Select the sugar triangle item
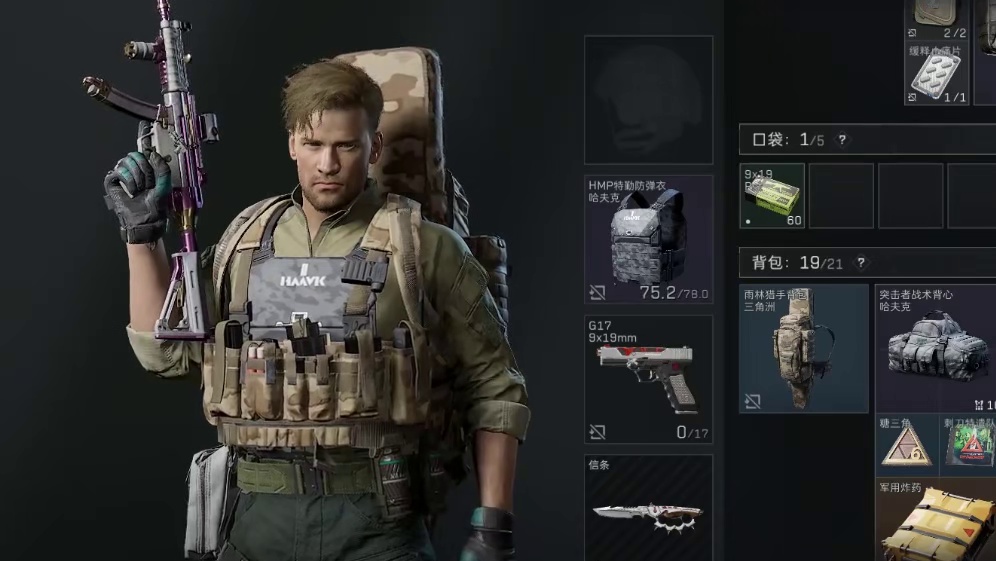 tap(906, 444)
